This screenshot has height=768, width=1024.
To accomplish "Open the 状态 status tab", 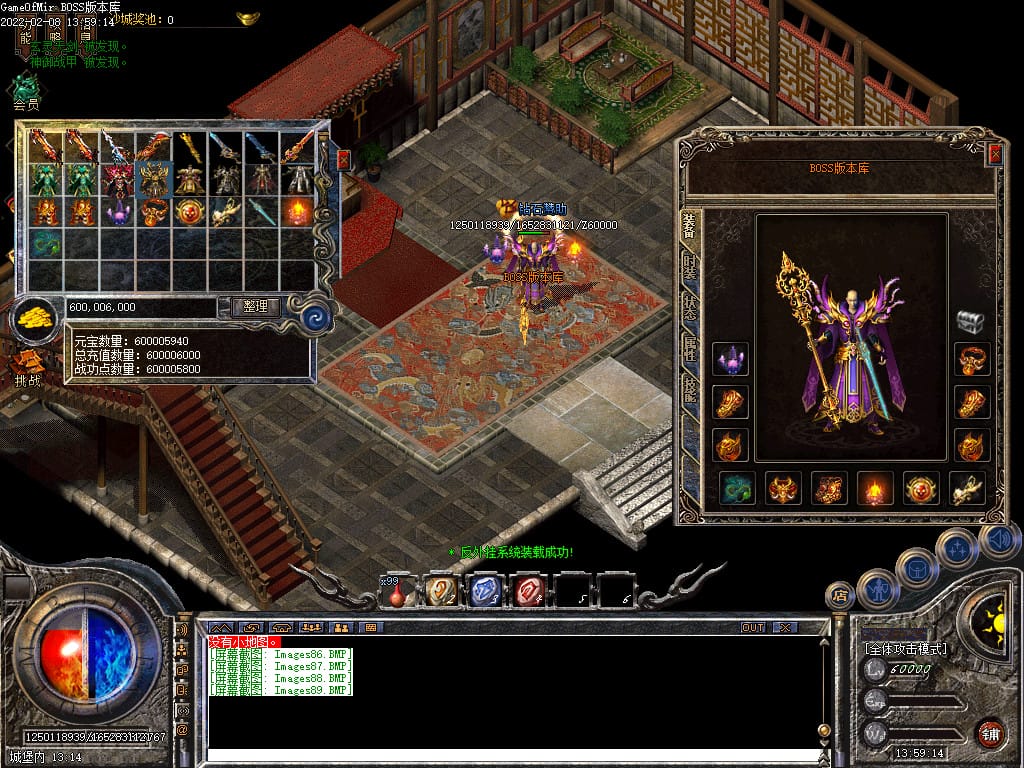I will [x=690, y=307].
